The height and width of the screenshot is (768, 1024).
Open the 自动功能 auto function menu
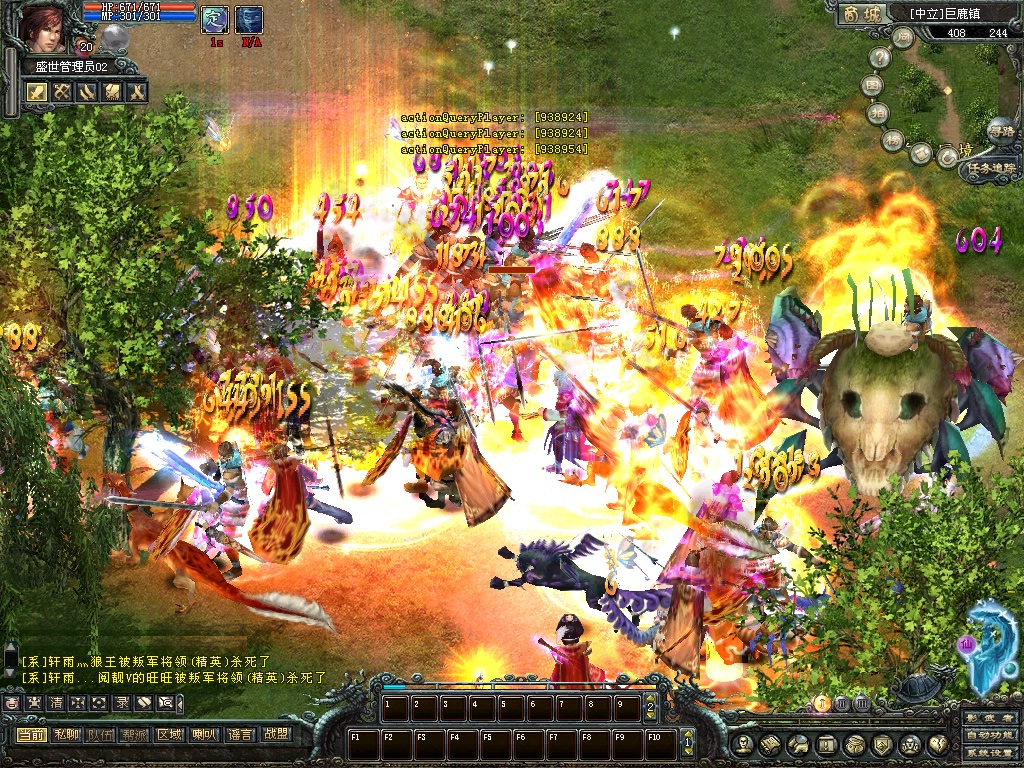pyautogui.click(x=988, y=735)
